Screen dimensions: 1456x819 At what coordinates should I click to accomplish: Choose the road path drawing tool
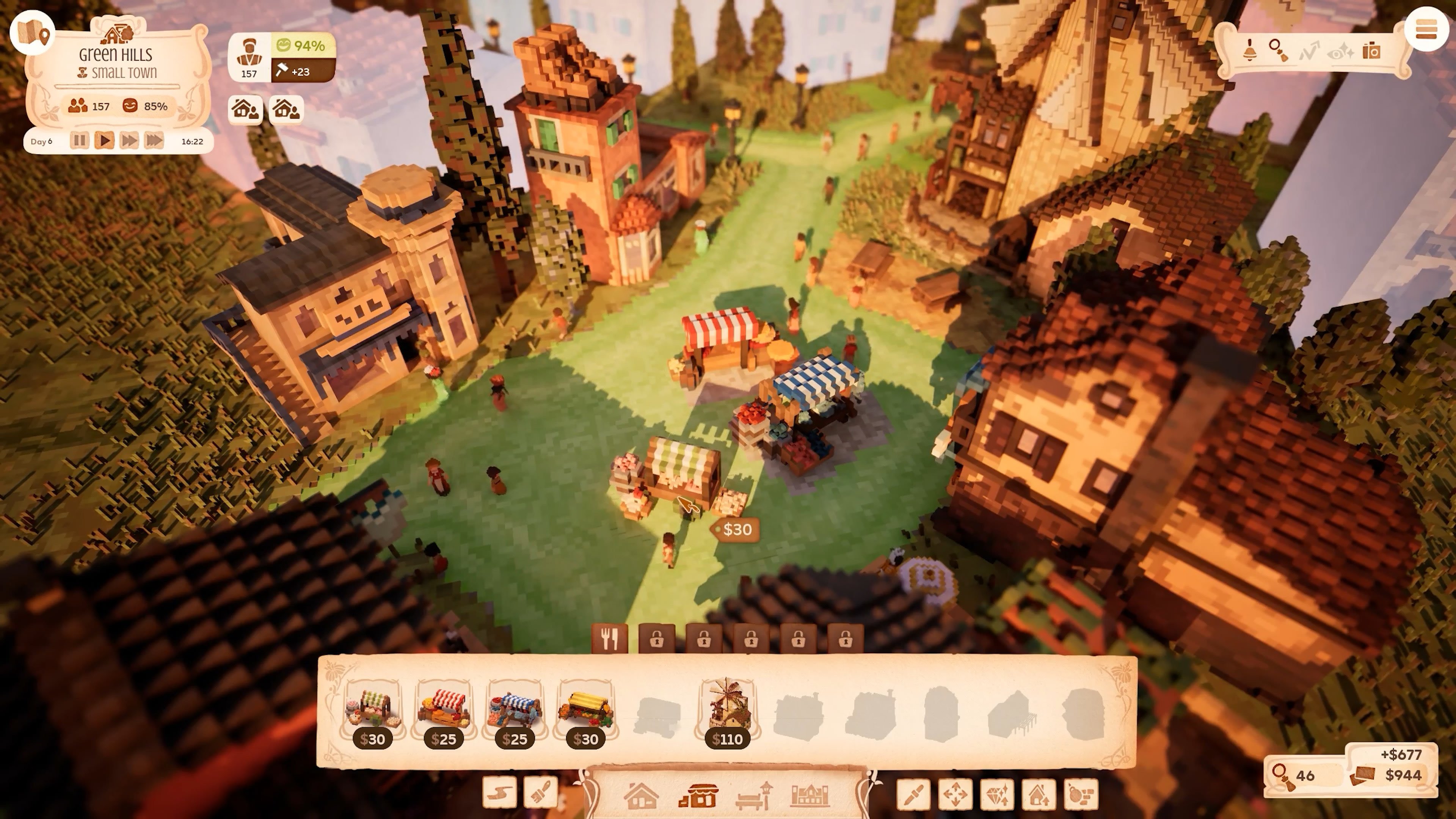tap(500, 792)
